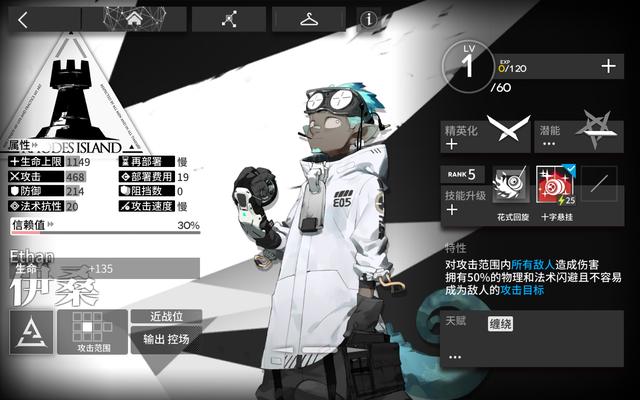Open the node network icon in top bar
Screen dimensions: 640x400
click(229, 19)
